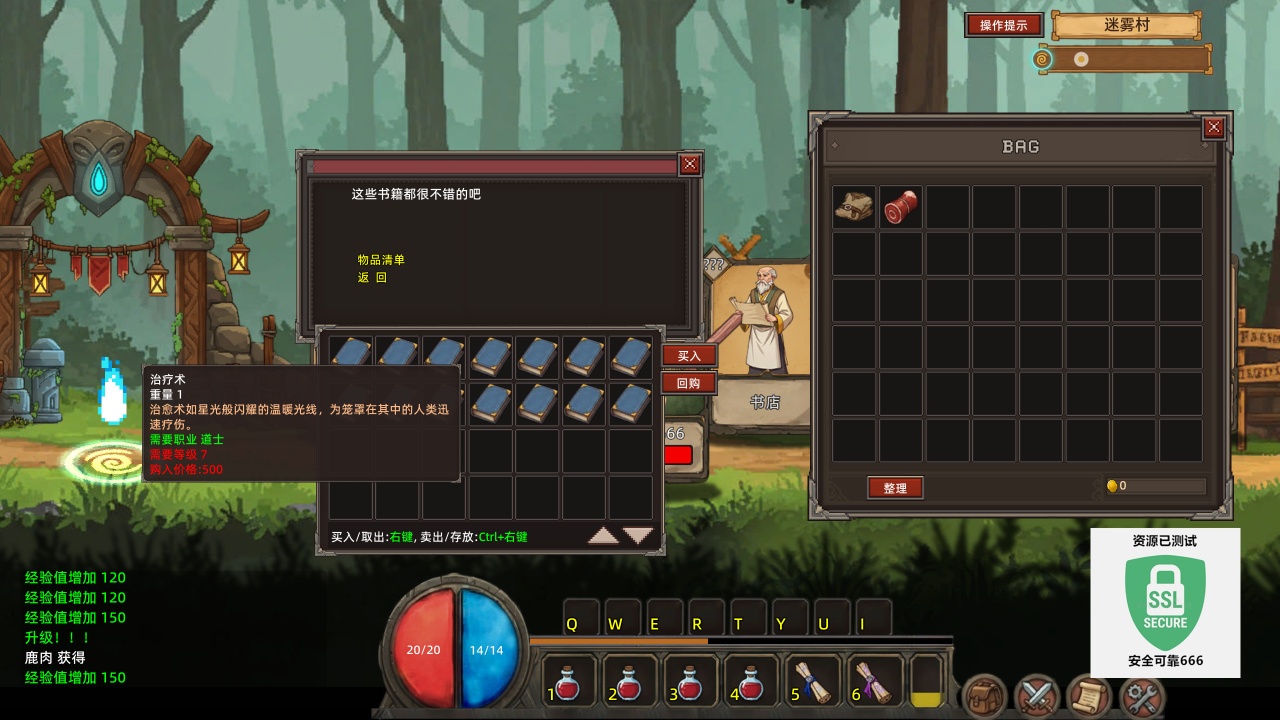Open the backpack icon in the bottom bar
The height and width of the screenshot is (720, 1280).
coord(984,696)
